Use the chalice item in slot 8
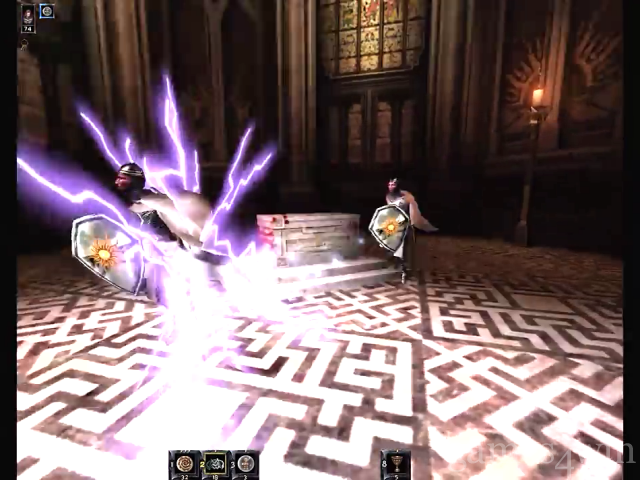640x480 pixels. tap(396, 463)
